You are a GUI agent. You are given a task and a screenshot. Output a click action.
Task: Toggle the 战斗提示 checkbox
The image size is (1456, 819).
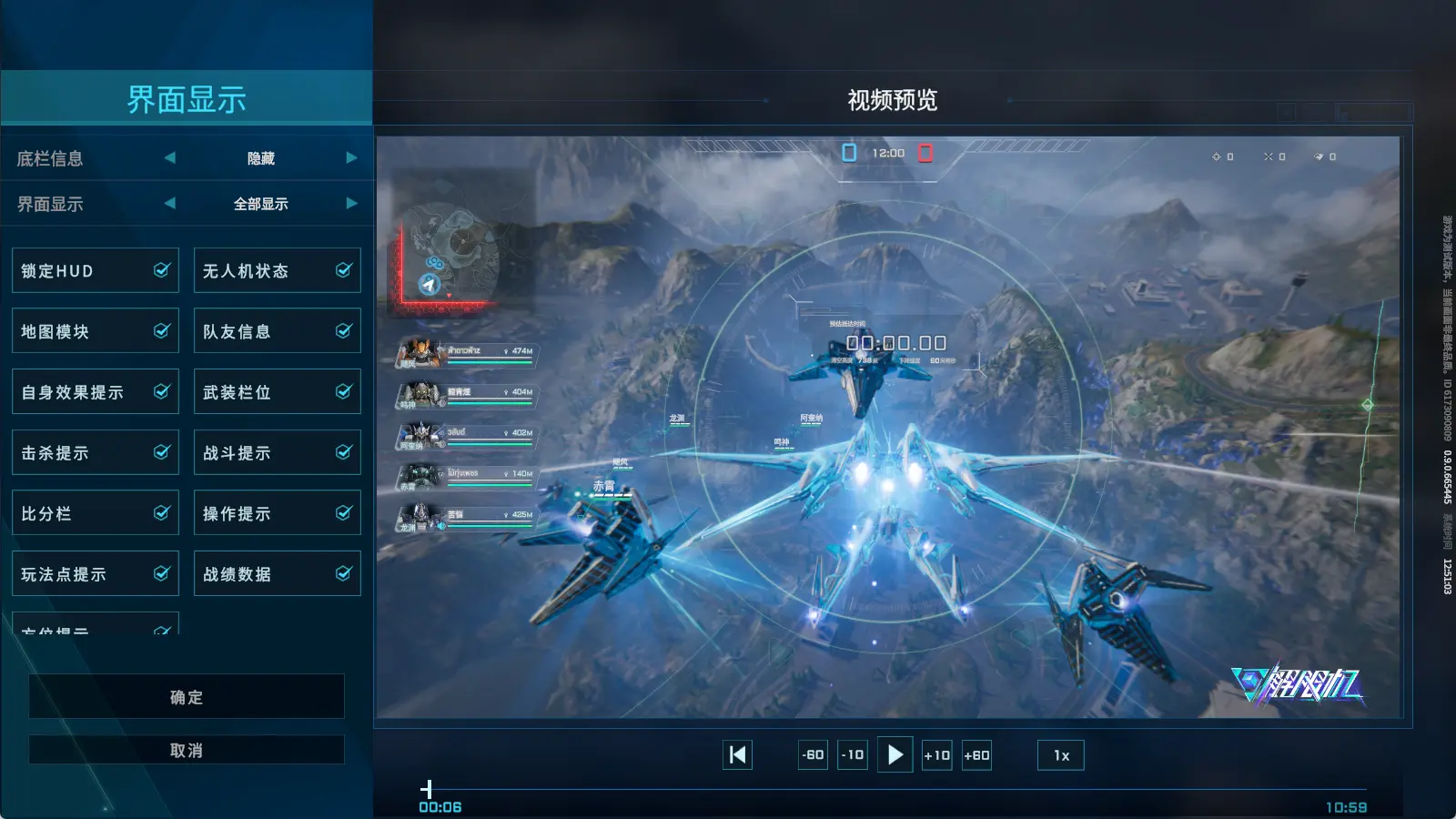[344, 452]
